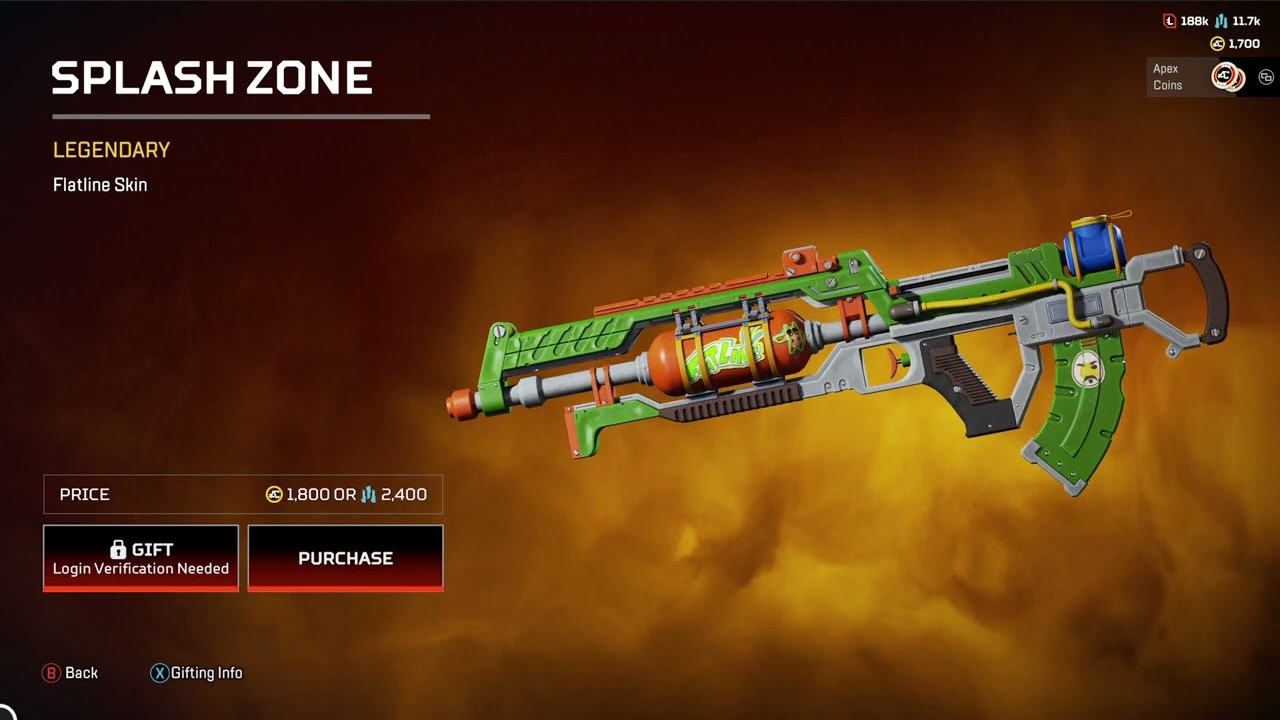Show the Gifting Info details

(205, 673)
